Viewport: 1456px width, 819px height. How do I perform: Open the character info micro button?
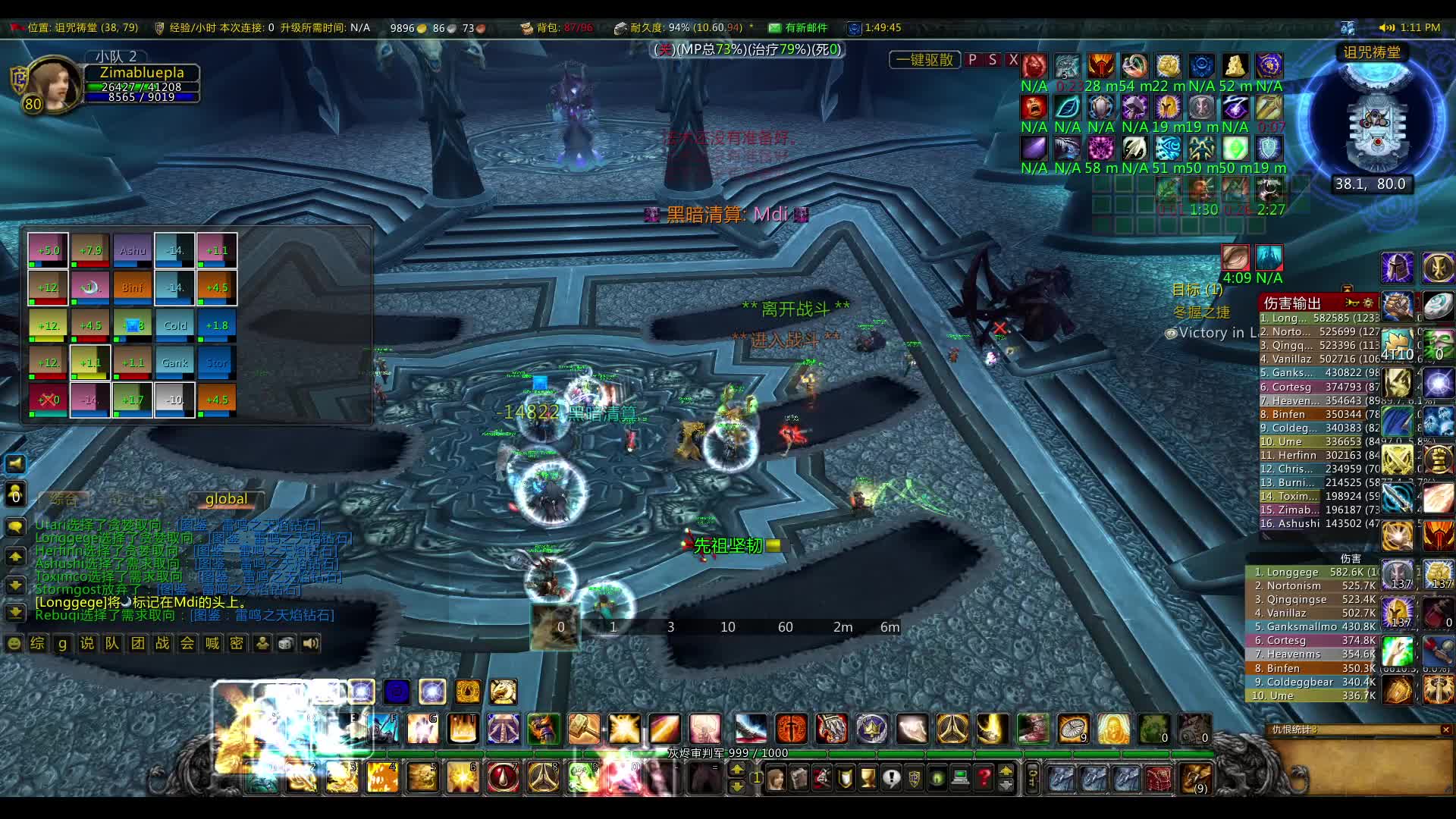775,778
